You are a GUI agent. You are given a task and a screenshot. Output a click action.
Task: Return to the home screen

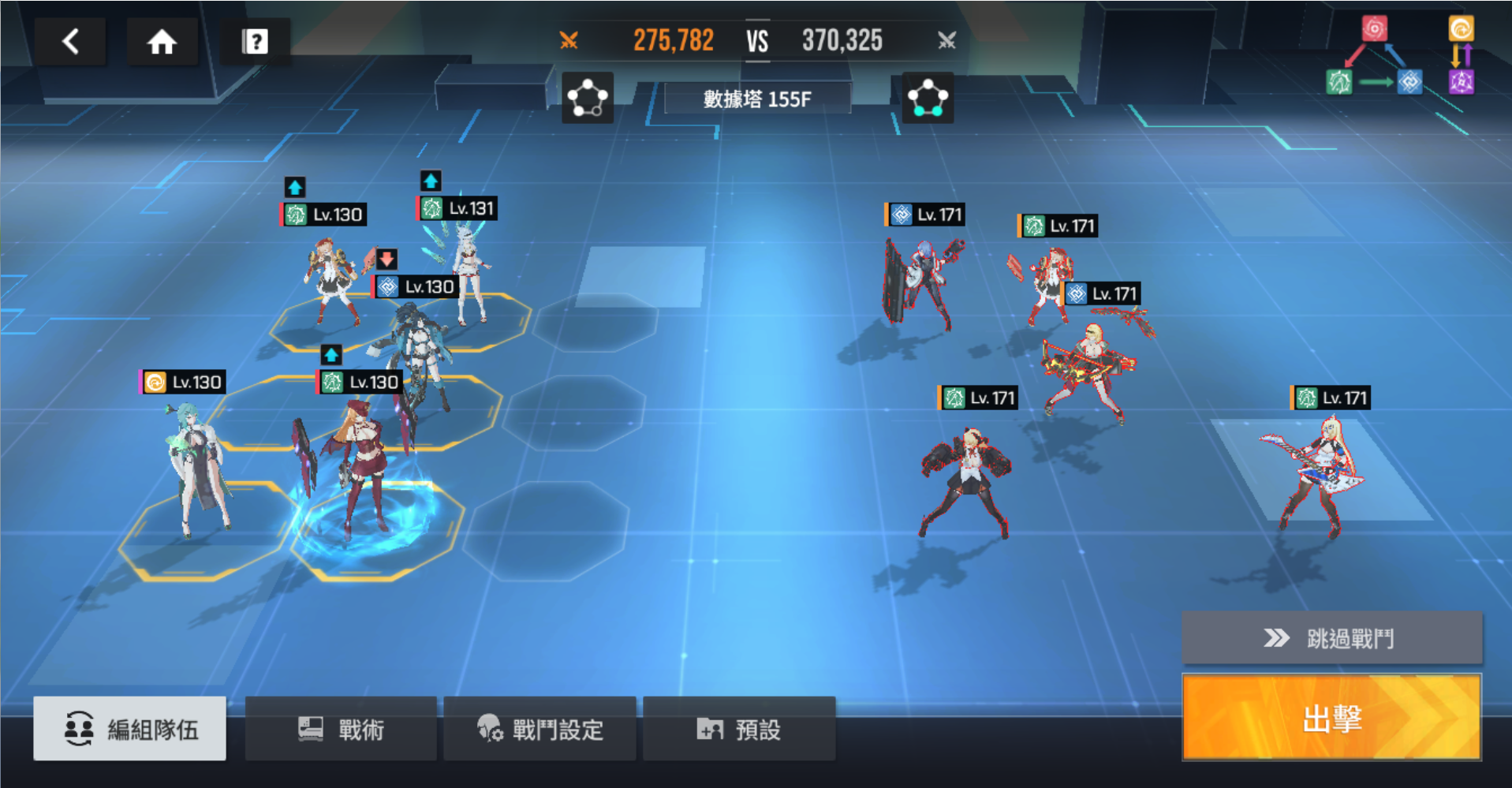pyautogui.click(x=162, y=41)
